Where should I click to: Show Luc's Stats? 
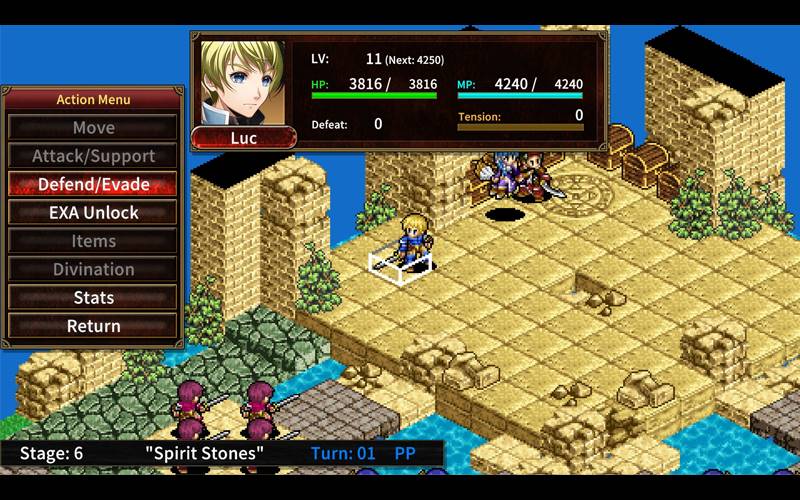(93, 298)
